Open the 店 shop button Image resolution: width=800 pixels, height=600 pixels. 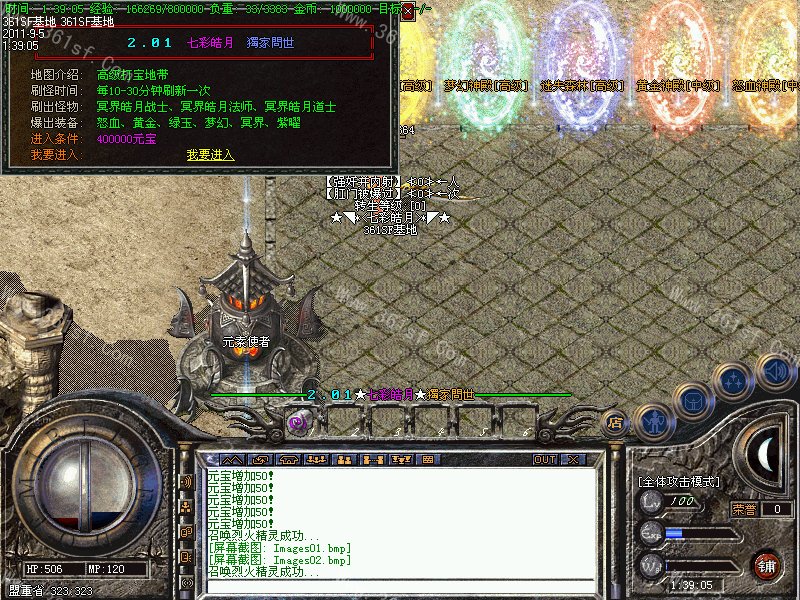point(616,423)
